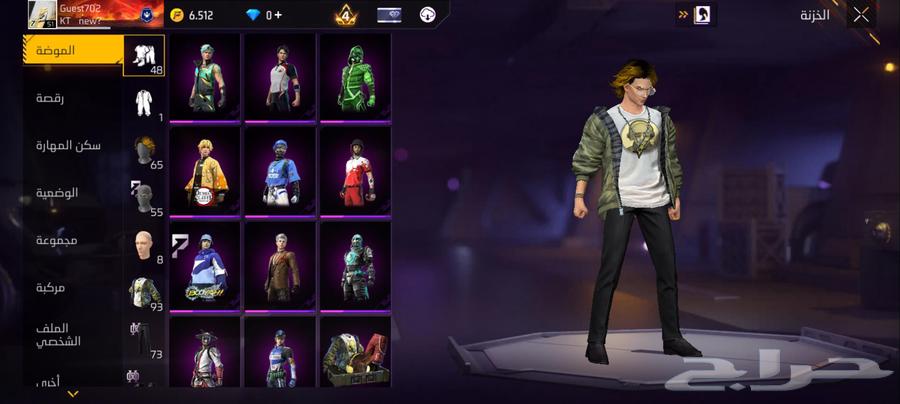Image resolution: width=900 pixels, height=404 pixels.
Task: Open the gold rank 4 badge
Action: tap(346, 15)
